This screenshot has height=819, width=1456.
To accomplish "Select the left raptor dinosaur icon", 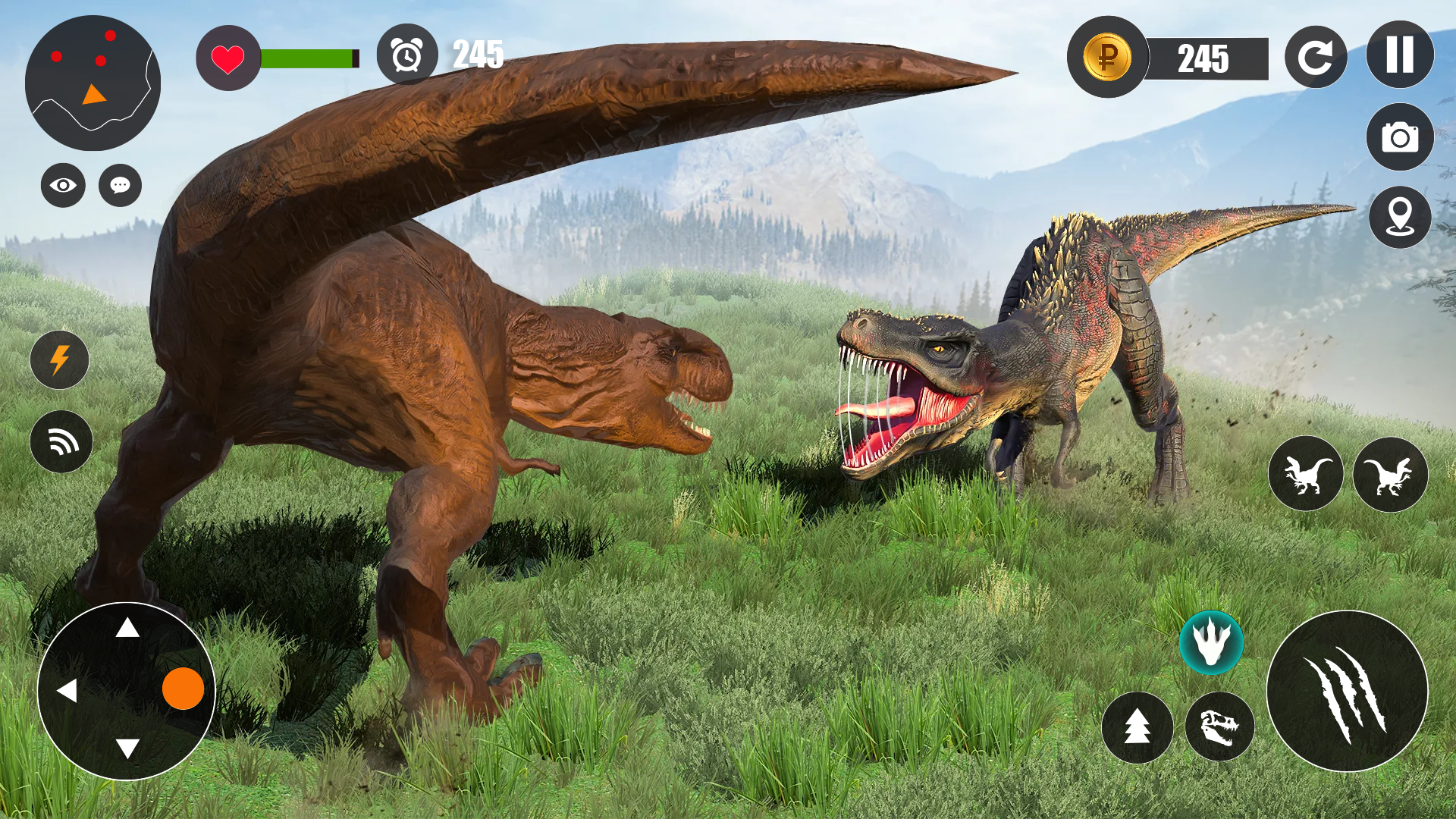I will (x=1306, y=473).
